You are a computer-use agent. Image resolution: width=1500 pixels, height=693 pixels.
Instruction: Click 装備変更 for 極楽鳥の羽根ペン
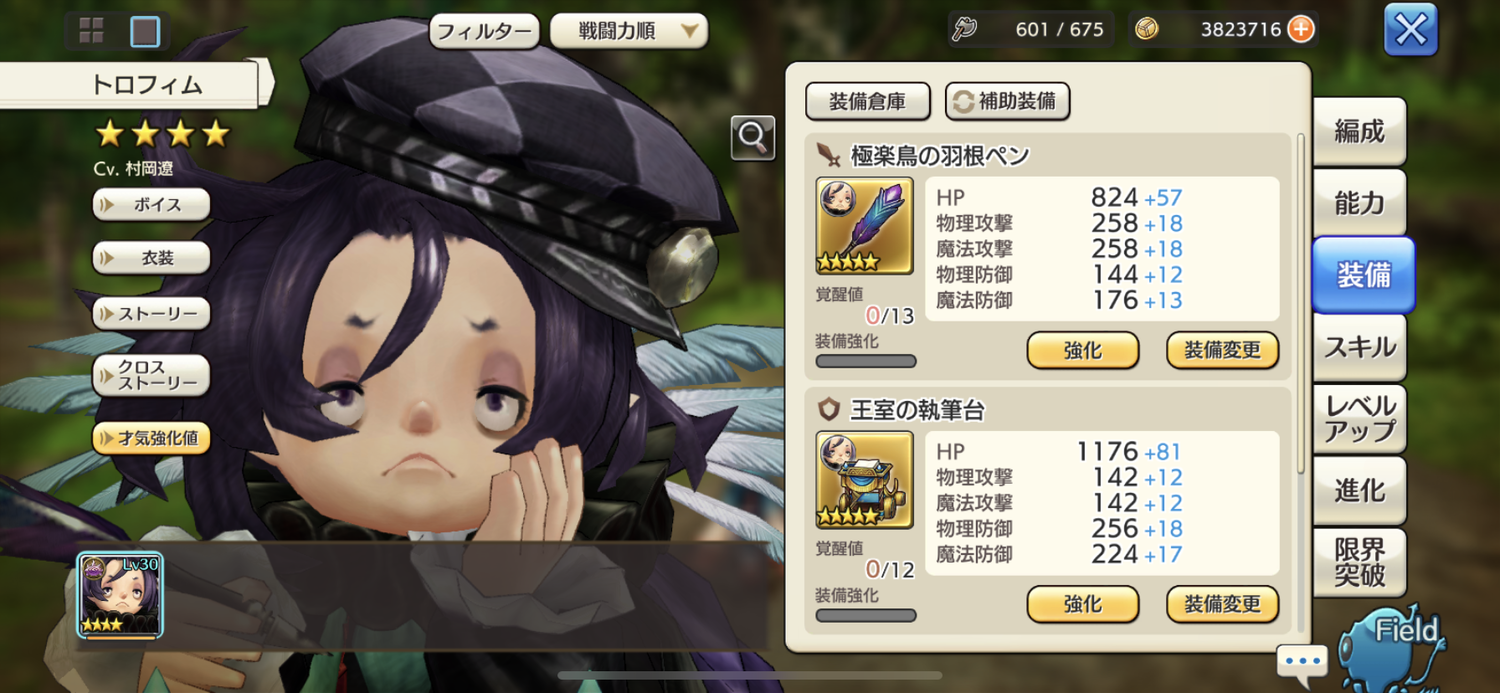tap(1222, 350)
